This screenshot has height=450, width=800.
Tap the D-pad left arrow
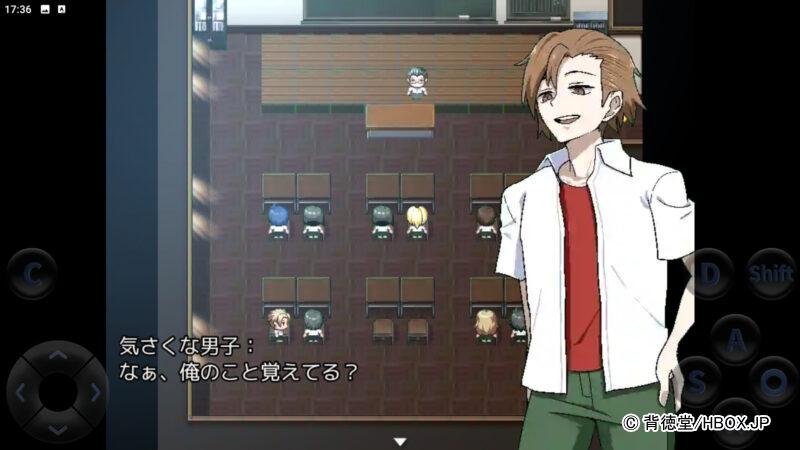22,392
